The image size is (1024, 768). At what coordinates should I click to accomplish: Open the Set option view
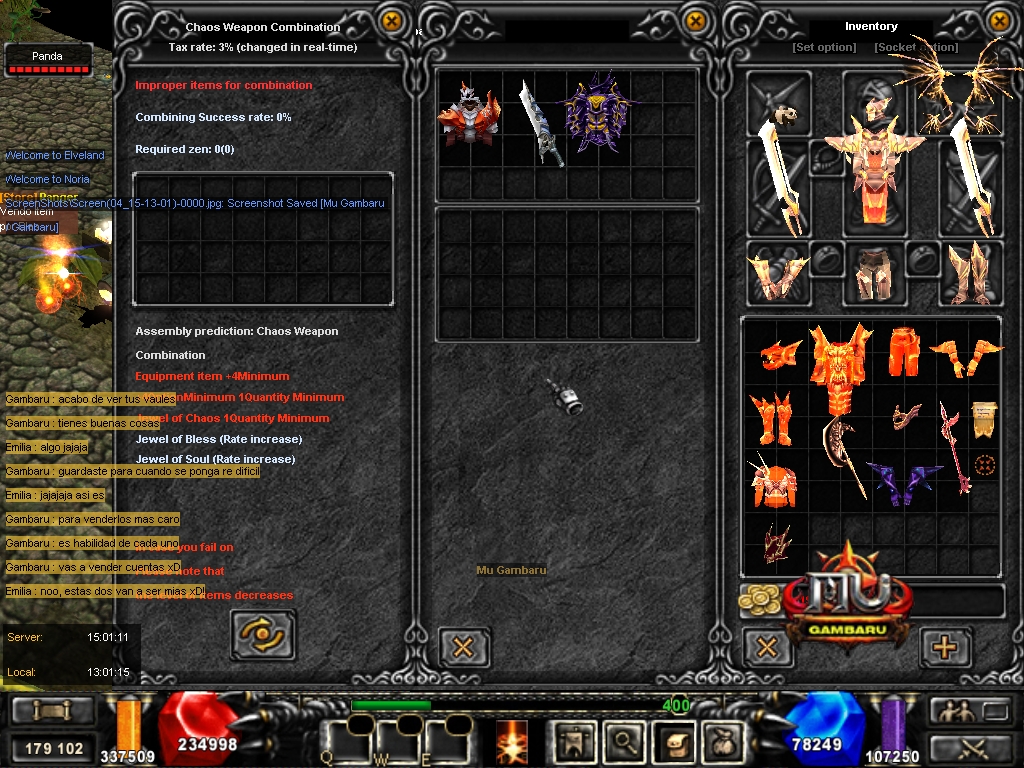tap(823, 47)
